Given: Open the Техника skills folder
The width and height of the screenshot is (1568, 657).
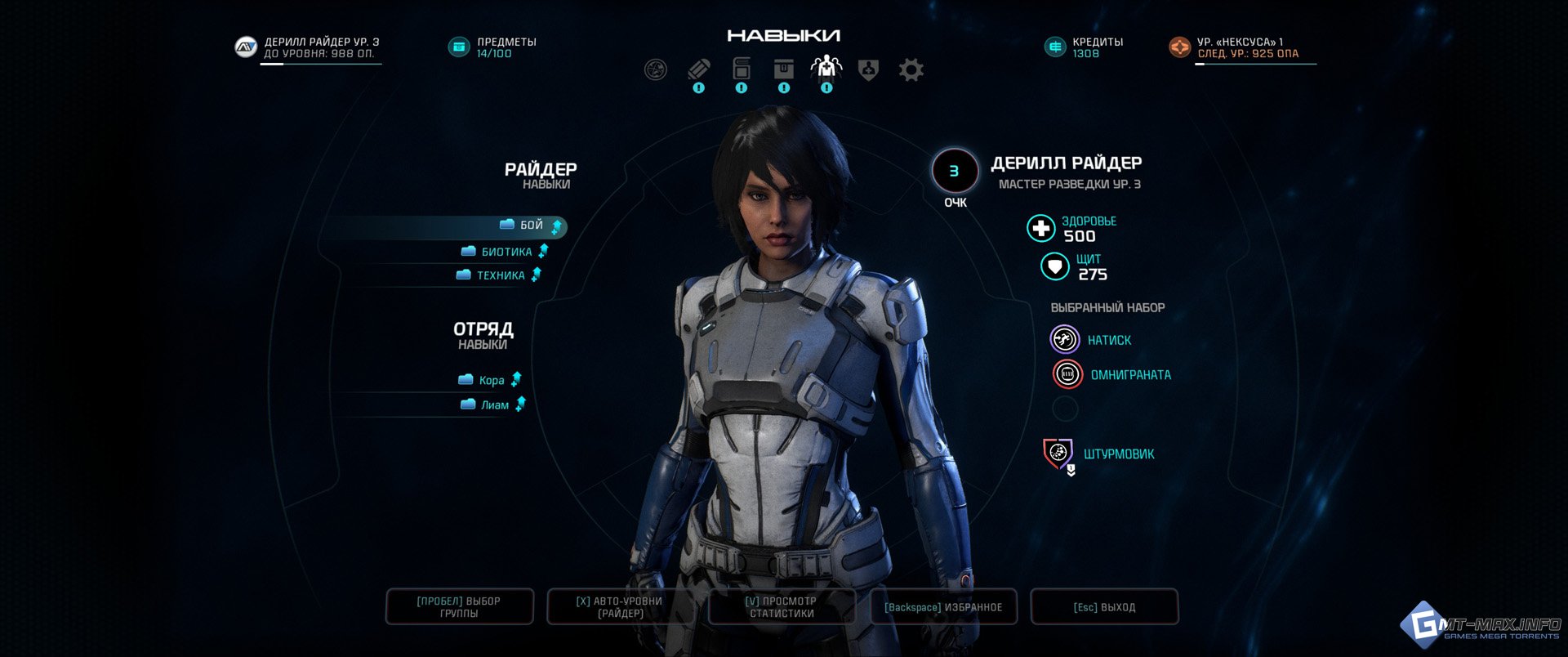Looking at the screenshot, I should pos(500,275).
